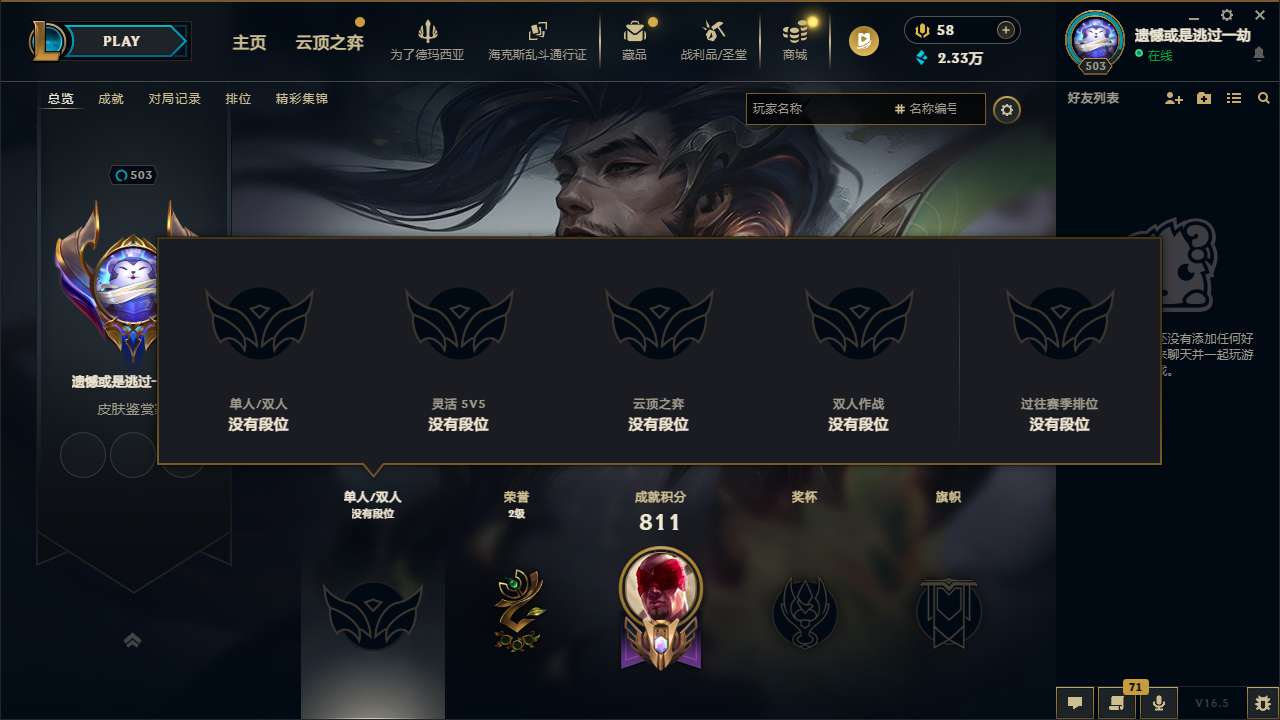Open the 藏品 collection backpack icon
This screenshot has width=1280, height=720.
(x=635, y=32)
